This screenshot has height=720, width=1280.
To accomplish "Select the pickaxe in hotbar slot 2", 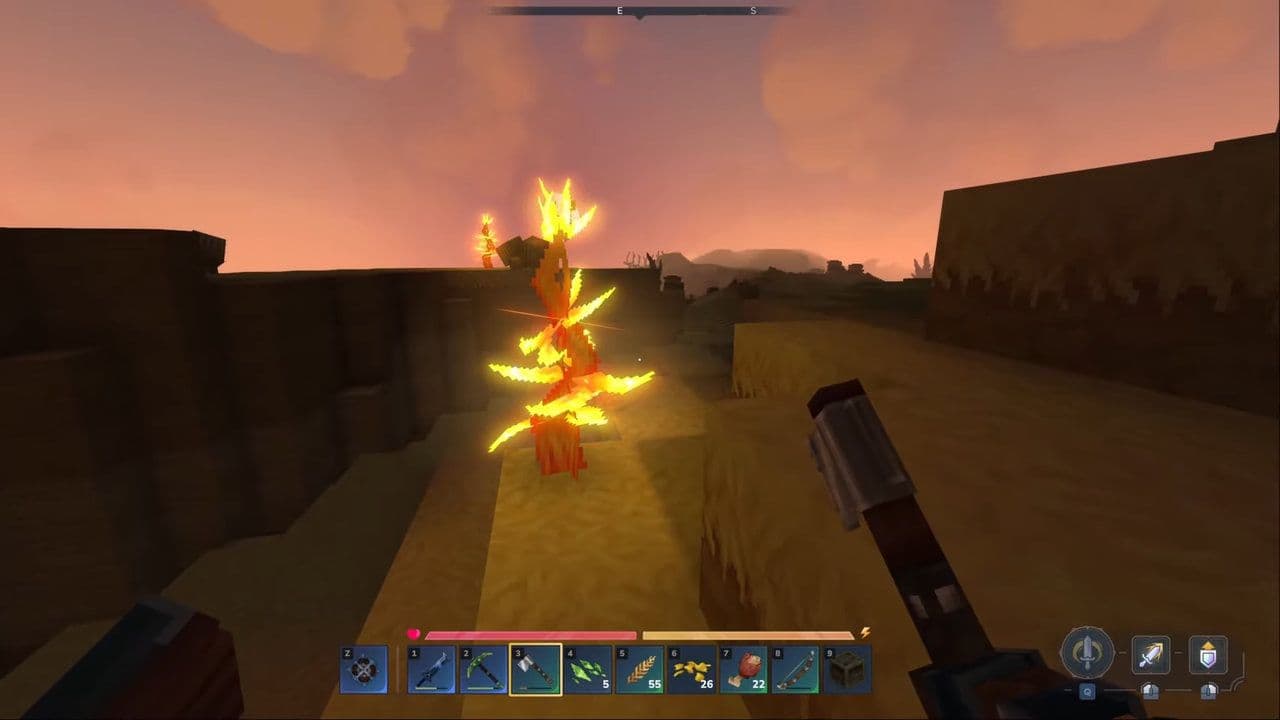I will (482, 668).
